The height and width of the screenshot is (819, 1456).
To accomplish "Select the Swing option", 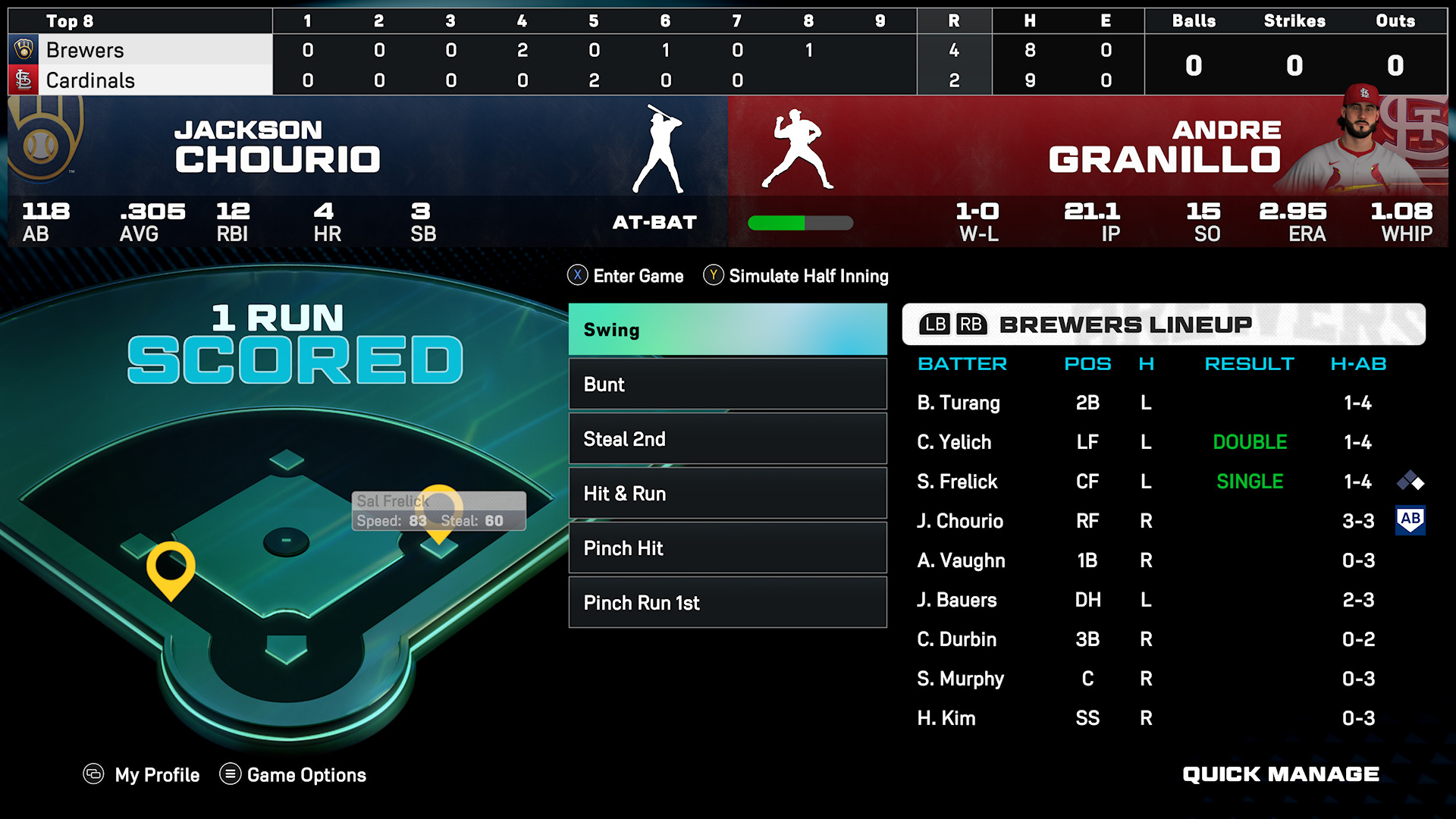I will (727, 330).
